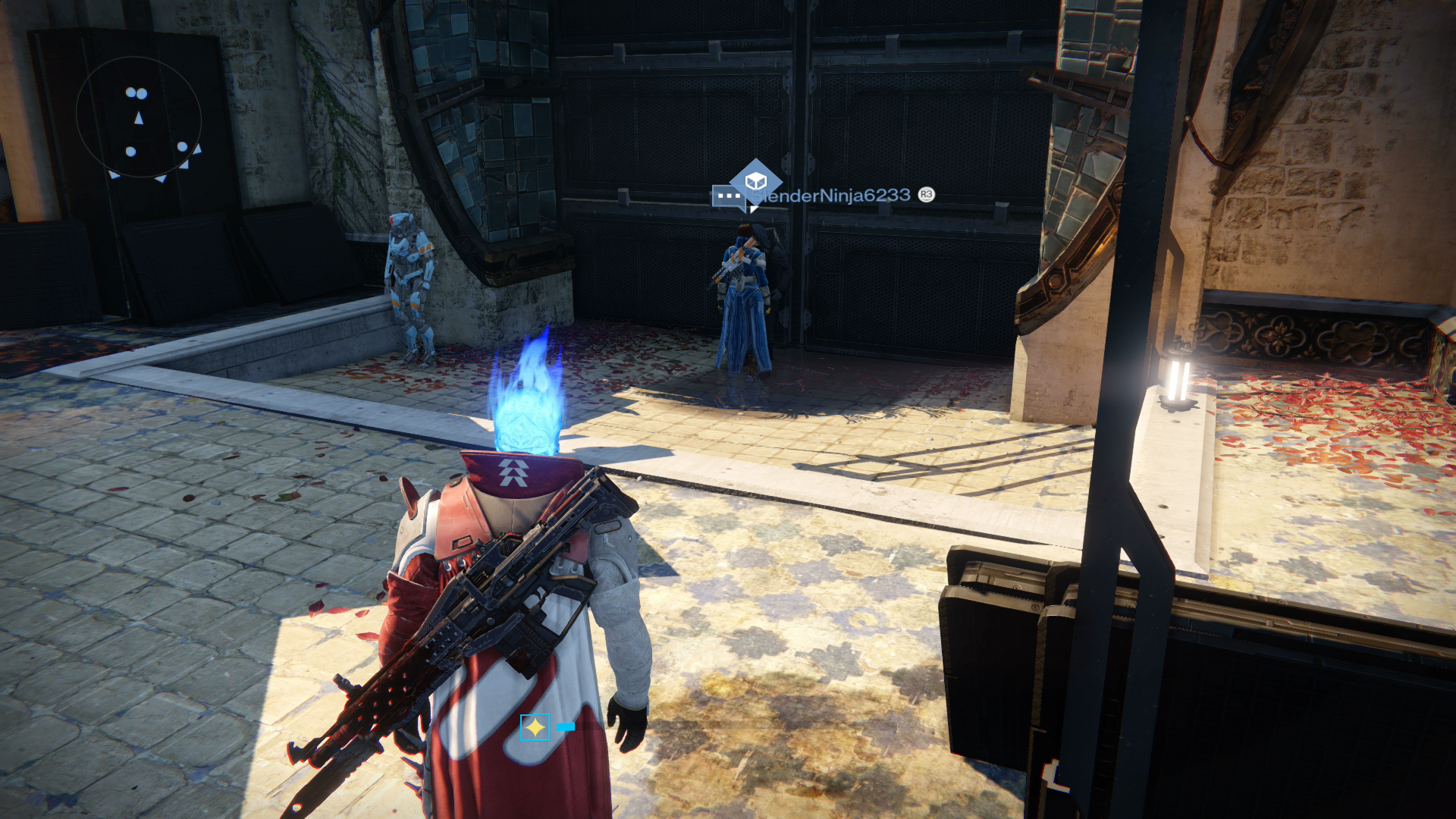Click the chat bubble icon beside SlenderNinja6233
The height and width of the screenshot is (819, 1456).
[x=726, y=196]
